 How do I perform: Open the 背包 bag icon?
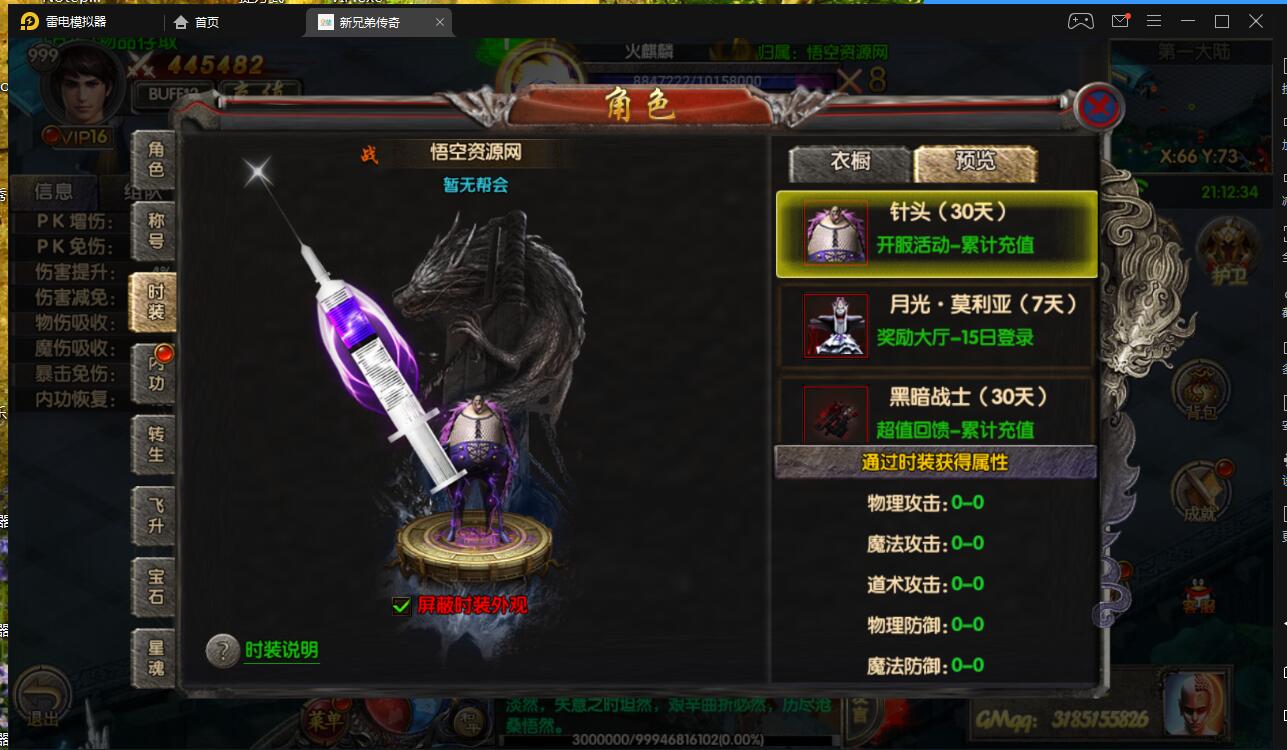1200,392
